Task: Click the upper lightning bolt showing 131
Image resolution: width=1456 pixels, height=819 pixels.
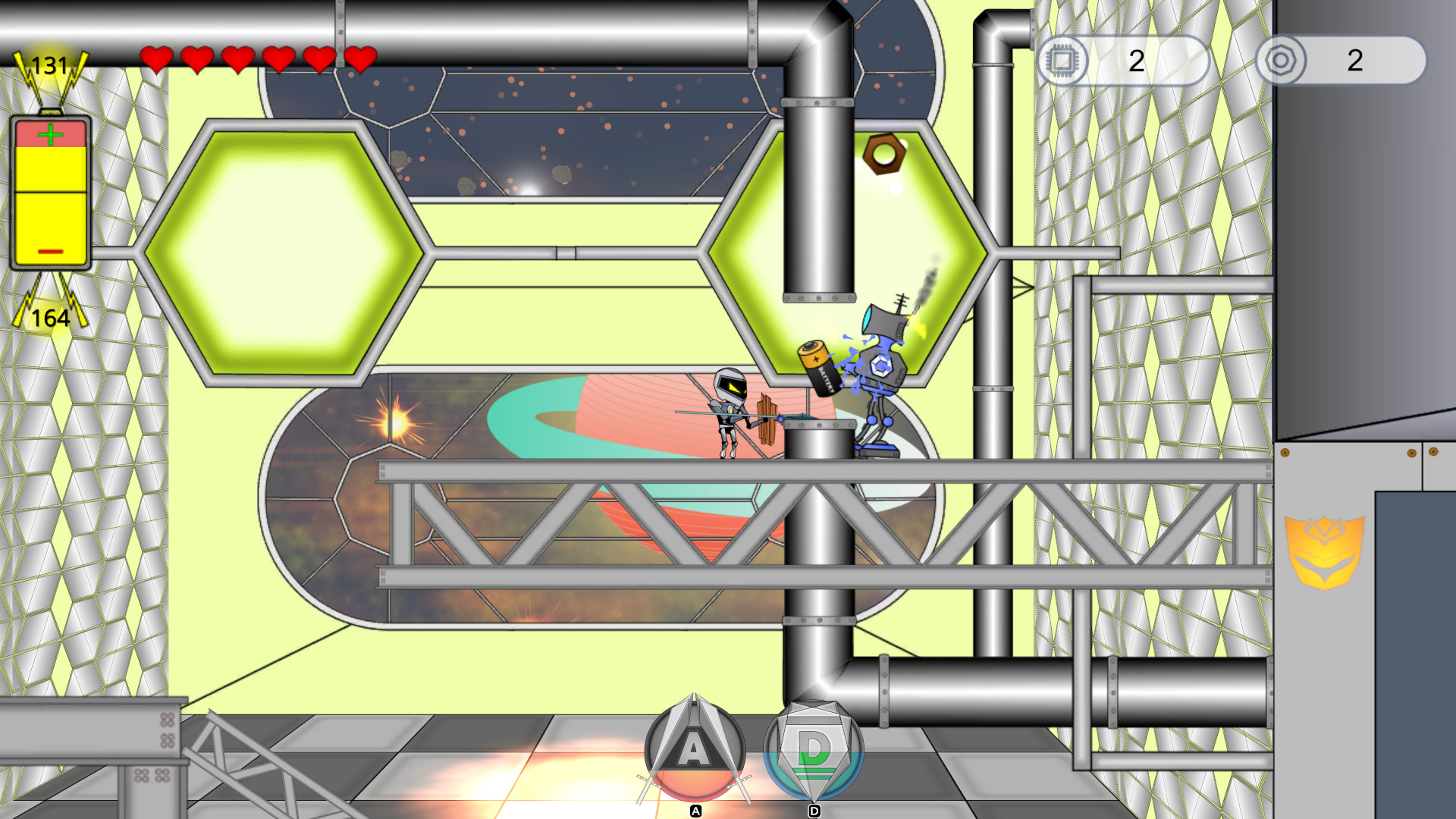Action: coord(48,64)
